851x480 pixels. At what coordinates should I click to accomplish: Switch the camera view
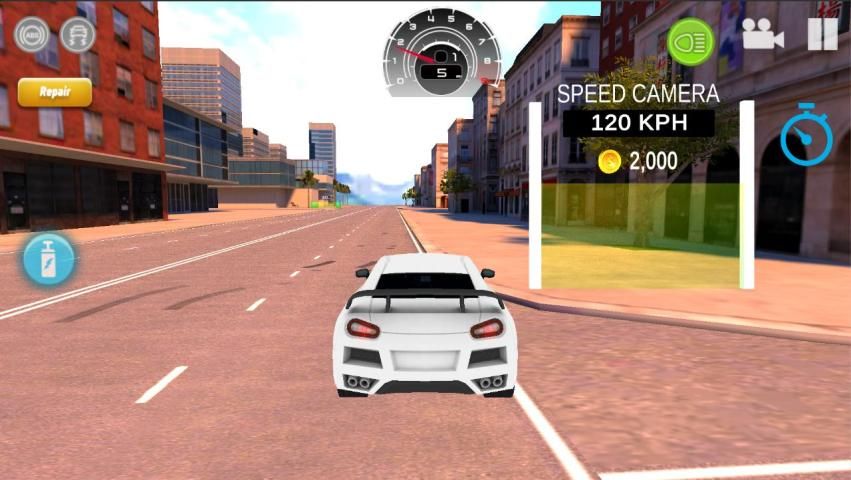point(762,36)
